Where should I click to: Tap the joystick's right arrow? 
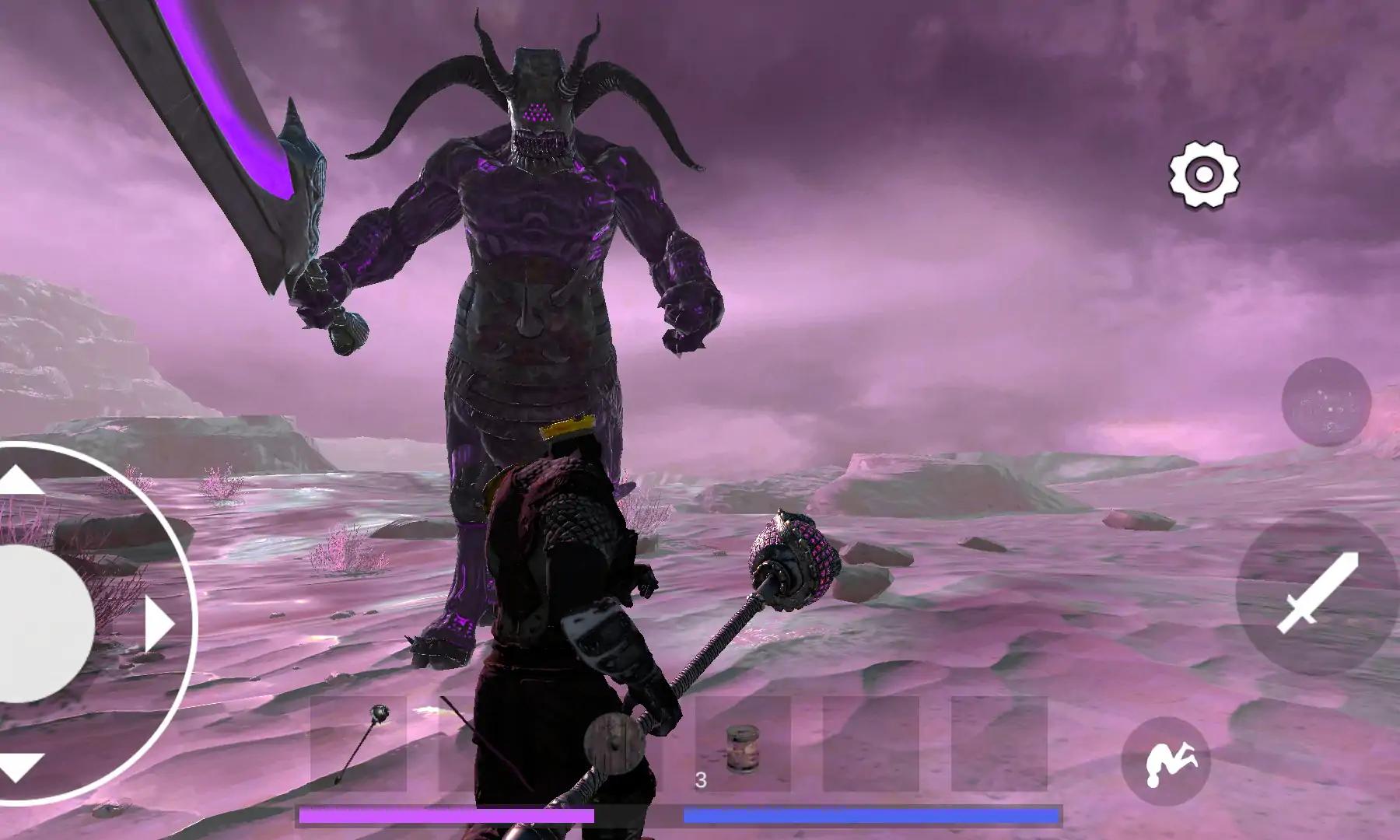coord(159,624)
